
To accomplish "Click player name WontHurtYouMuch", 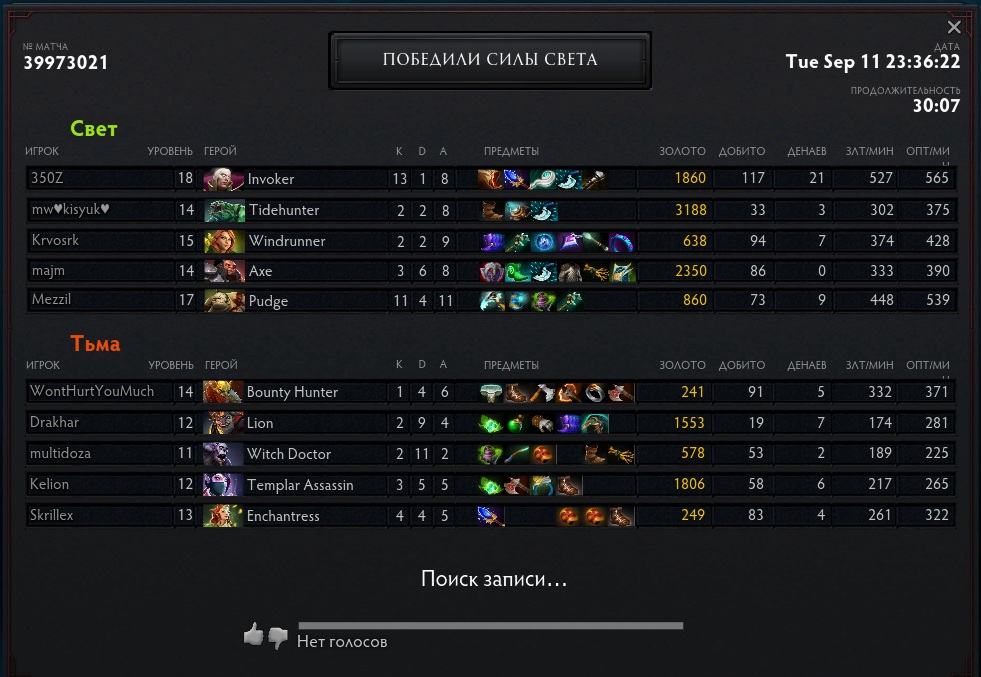I will click(x=92, y=392).
